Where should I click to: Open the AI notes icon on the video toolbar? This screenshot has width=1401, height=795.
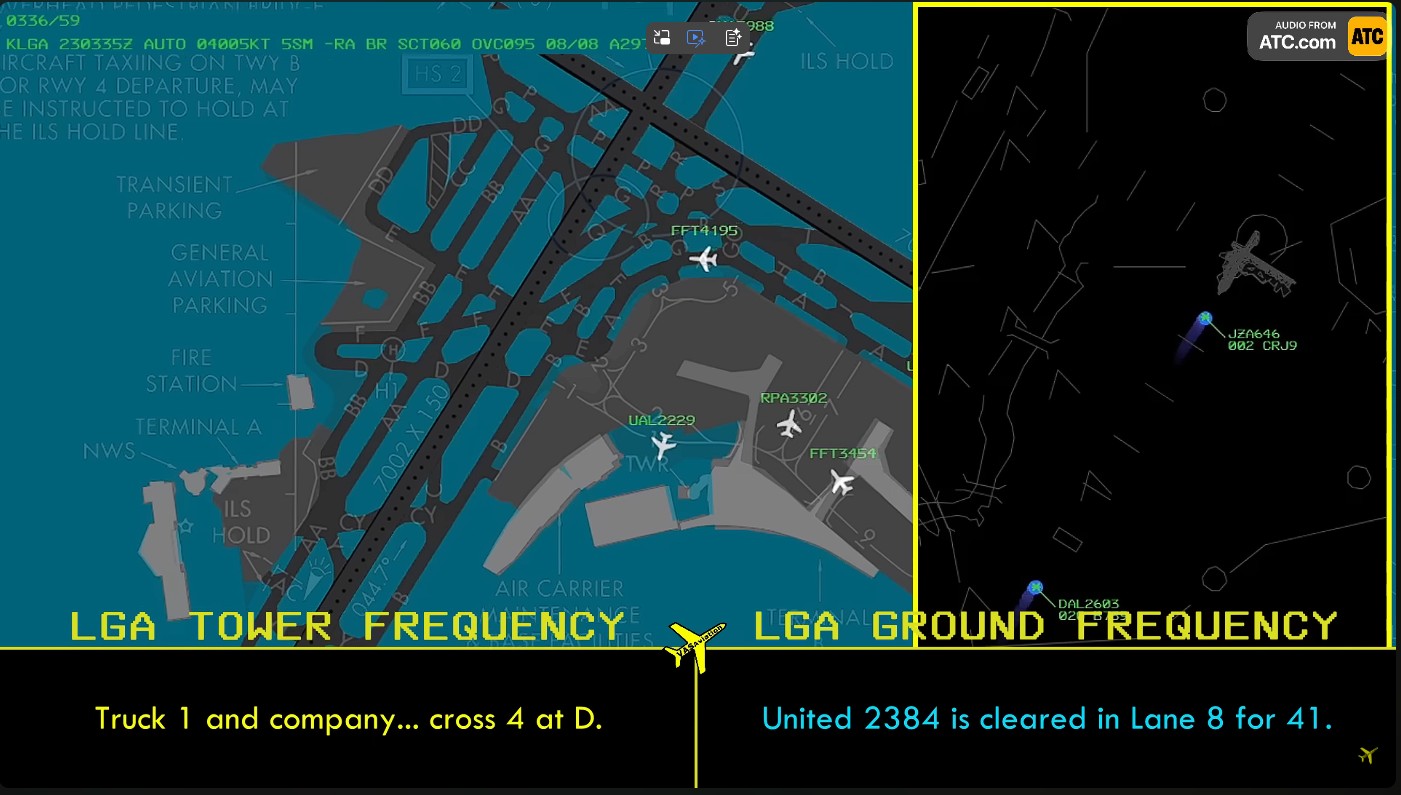coord(734,37)
